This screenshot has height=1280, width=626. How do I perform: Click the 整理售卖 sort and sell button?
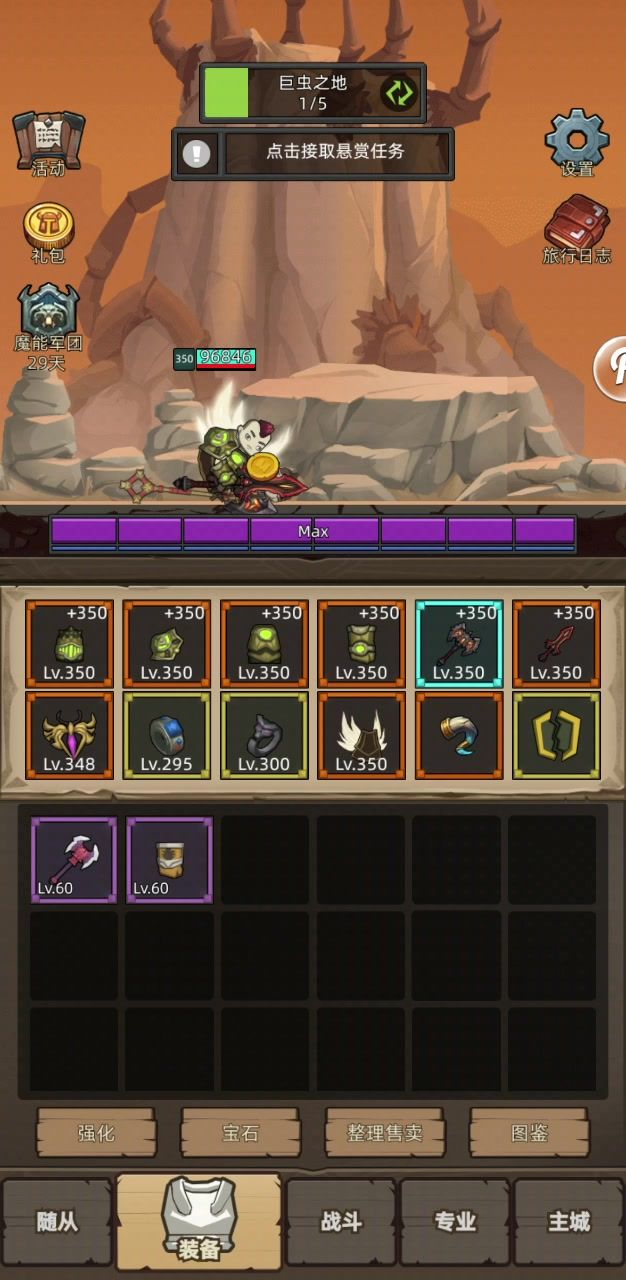pyautogui.click(x=384, y=1132)
